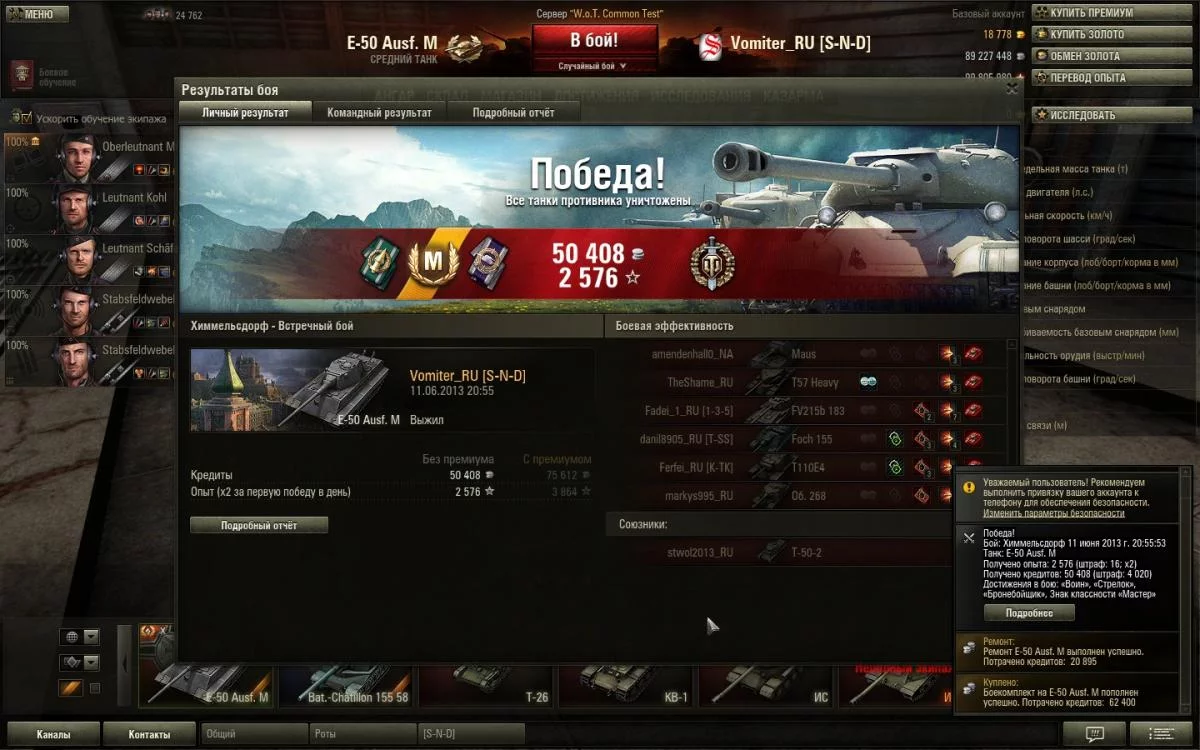
Task: Open Подробнее in the victory notification
Action: pos(1029,613)
